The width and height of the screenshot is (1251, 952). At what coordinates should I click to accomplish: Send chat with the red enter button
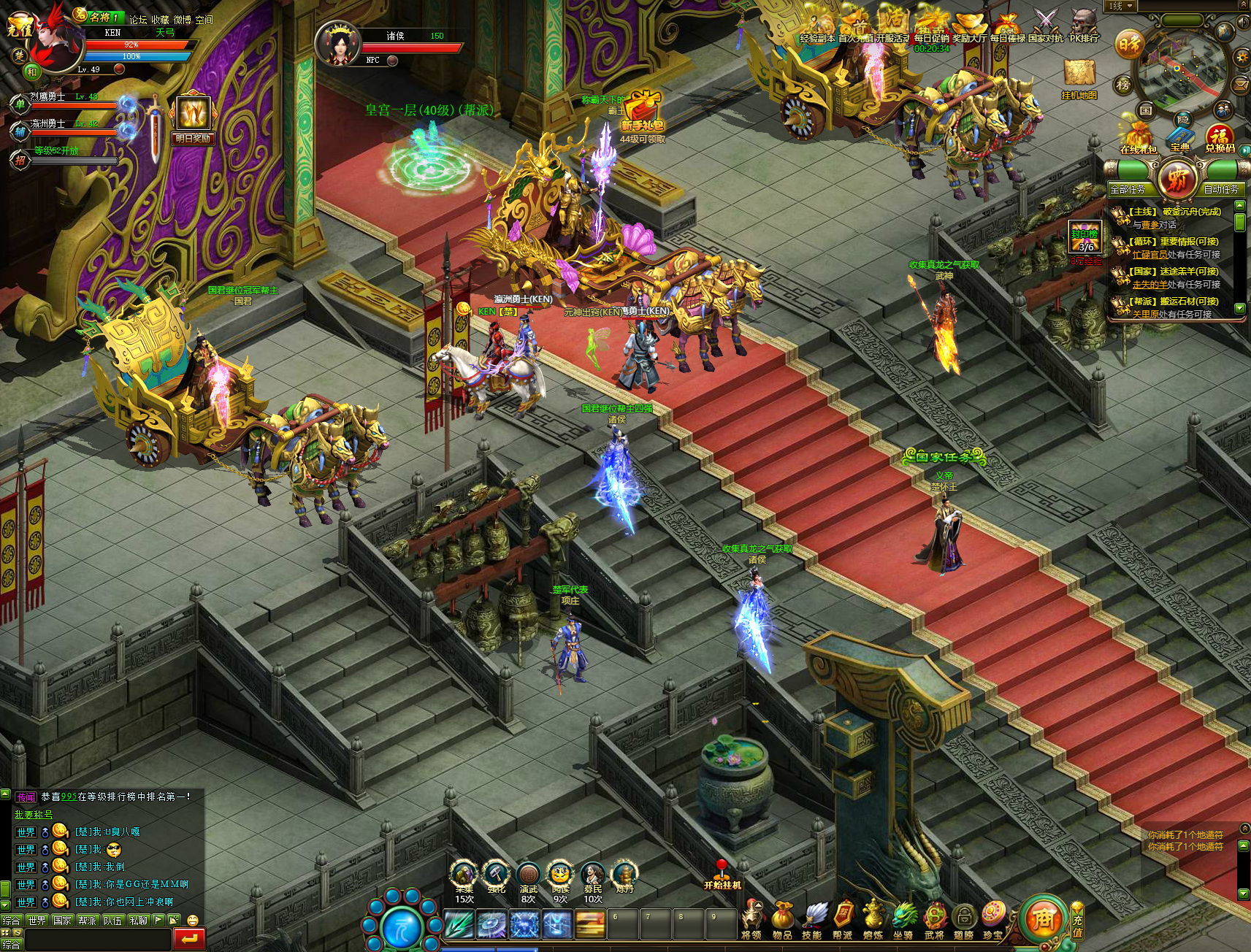pyautogui.click(x=189, y=939)
